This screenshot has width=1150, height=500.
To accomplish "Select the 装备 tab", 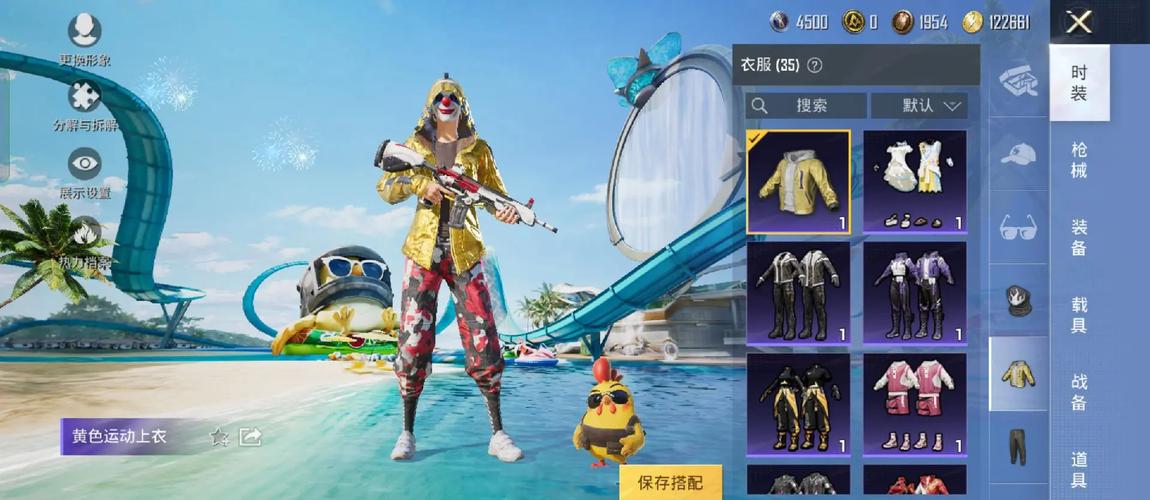I will pyautogui.click(x=1079, y=238).
